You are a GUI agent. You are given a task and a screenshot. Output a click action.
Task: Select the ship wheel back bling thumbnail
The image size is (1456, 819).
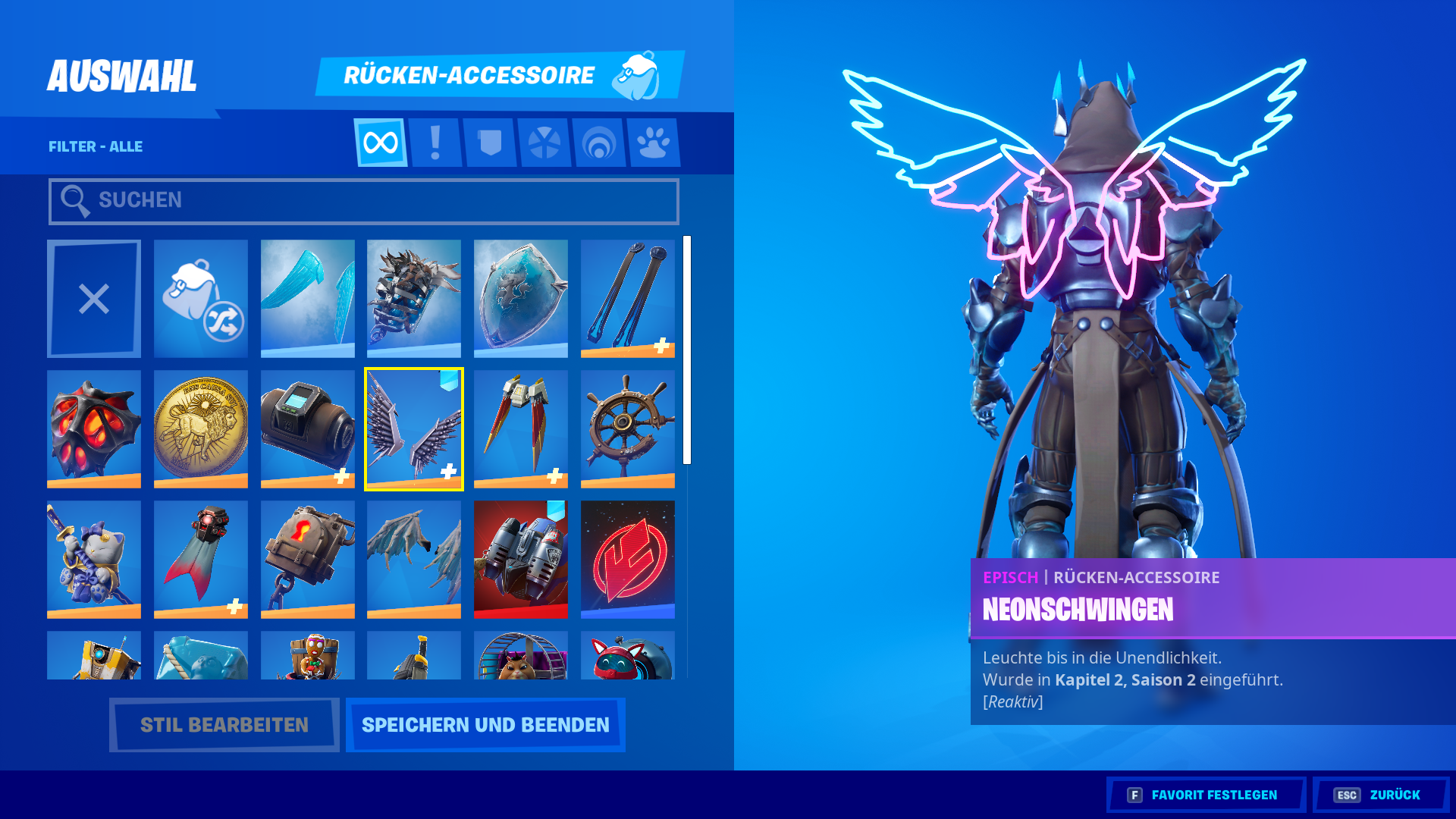(628, 428)
